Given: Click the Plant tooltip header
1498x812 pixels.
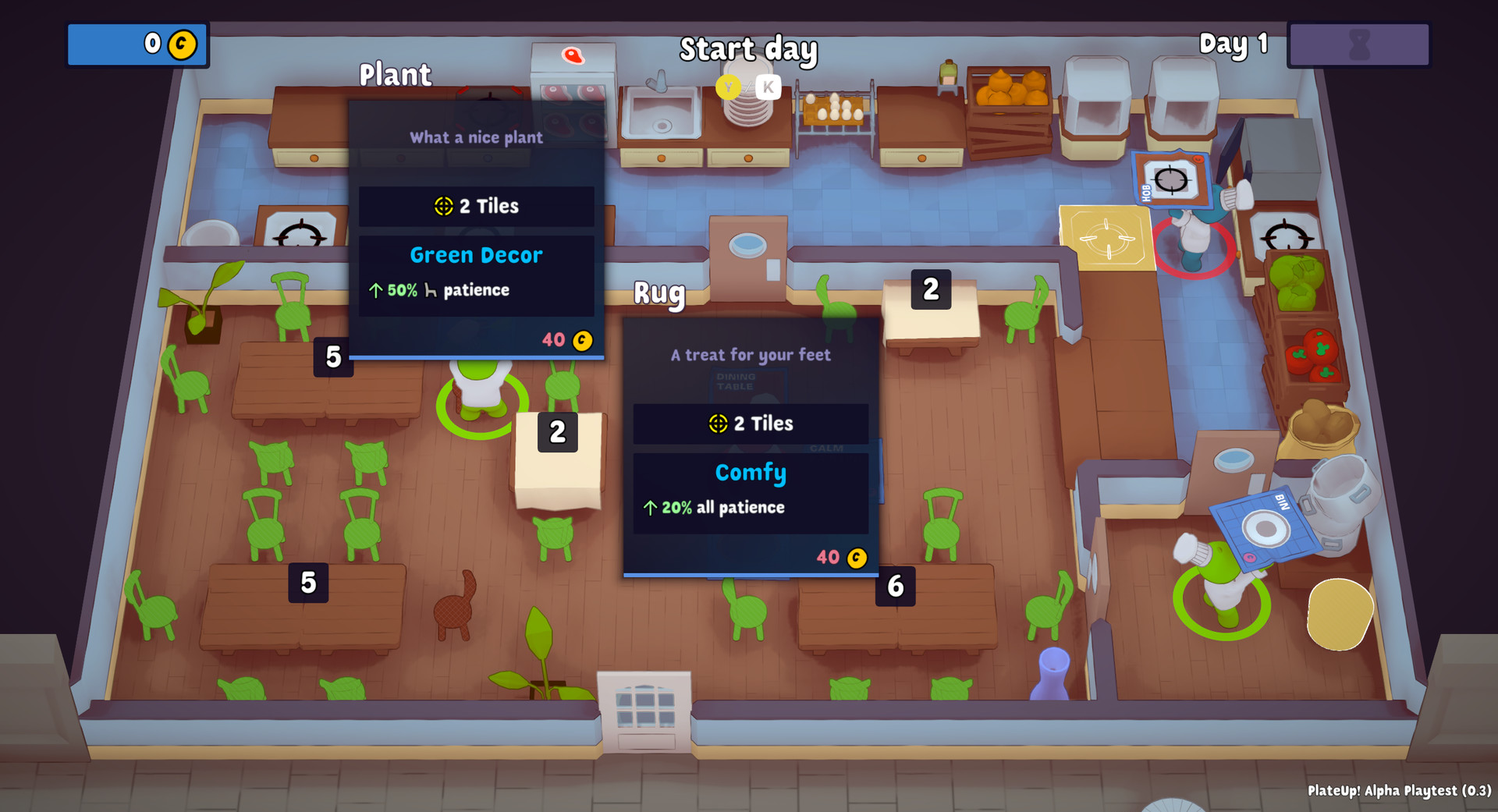Looking at the screenshot, I should click(475, 137).
